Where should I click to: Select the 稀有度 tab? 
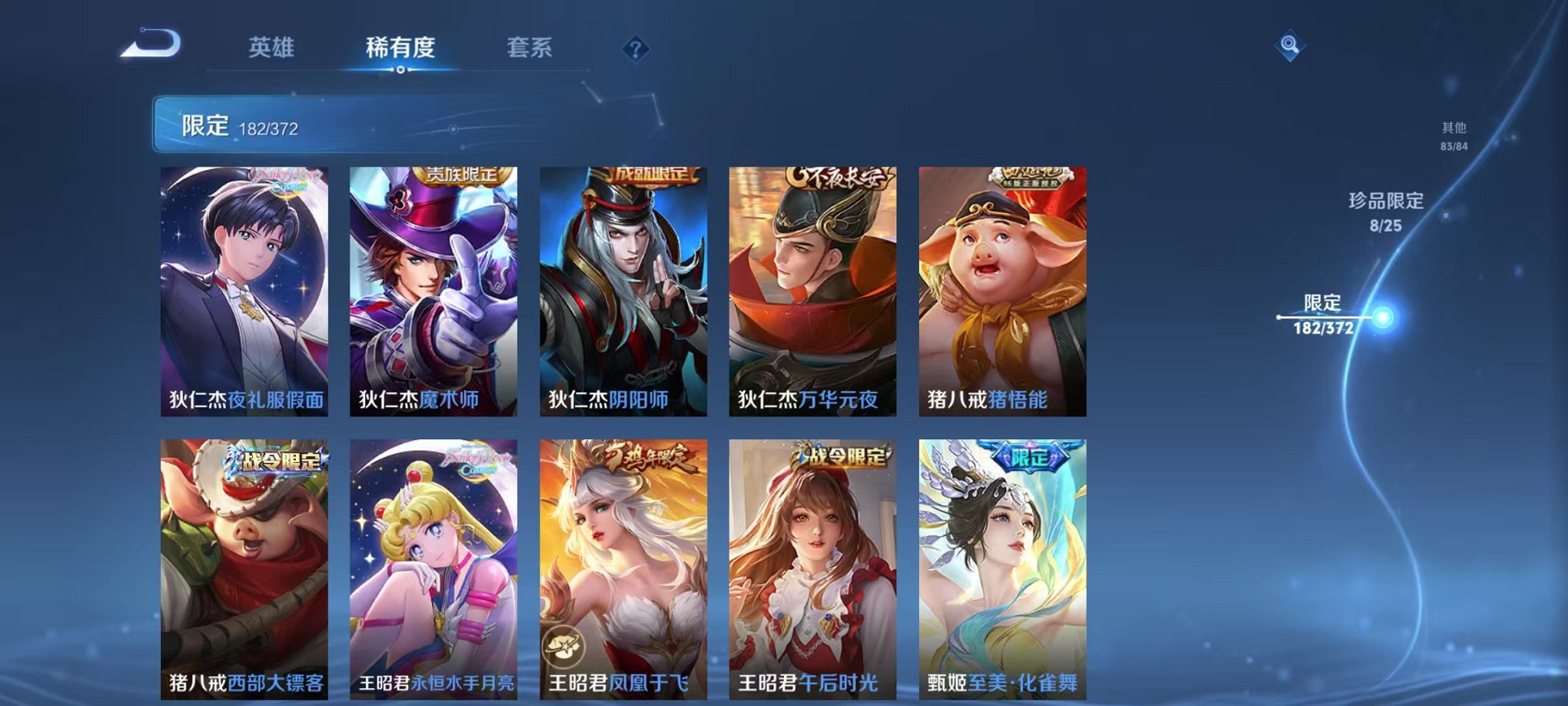point(400,48)
